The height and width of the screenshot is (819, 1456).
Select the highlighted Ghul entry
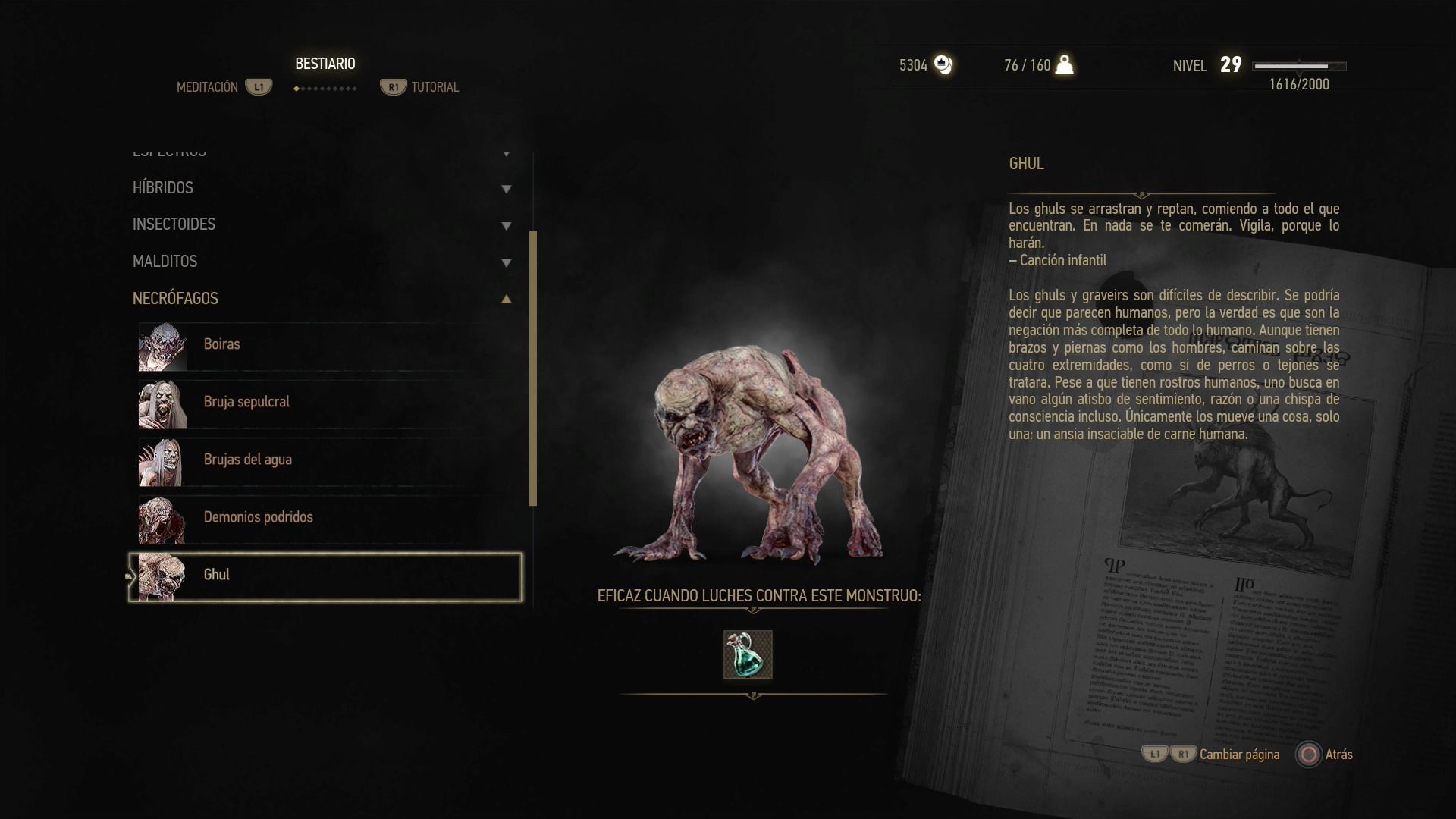tap(326, 576)
